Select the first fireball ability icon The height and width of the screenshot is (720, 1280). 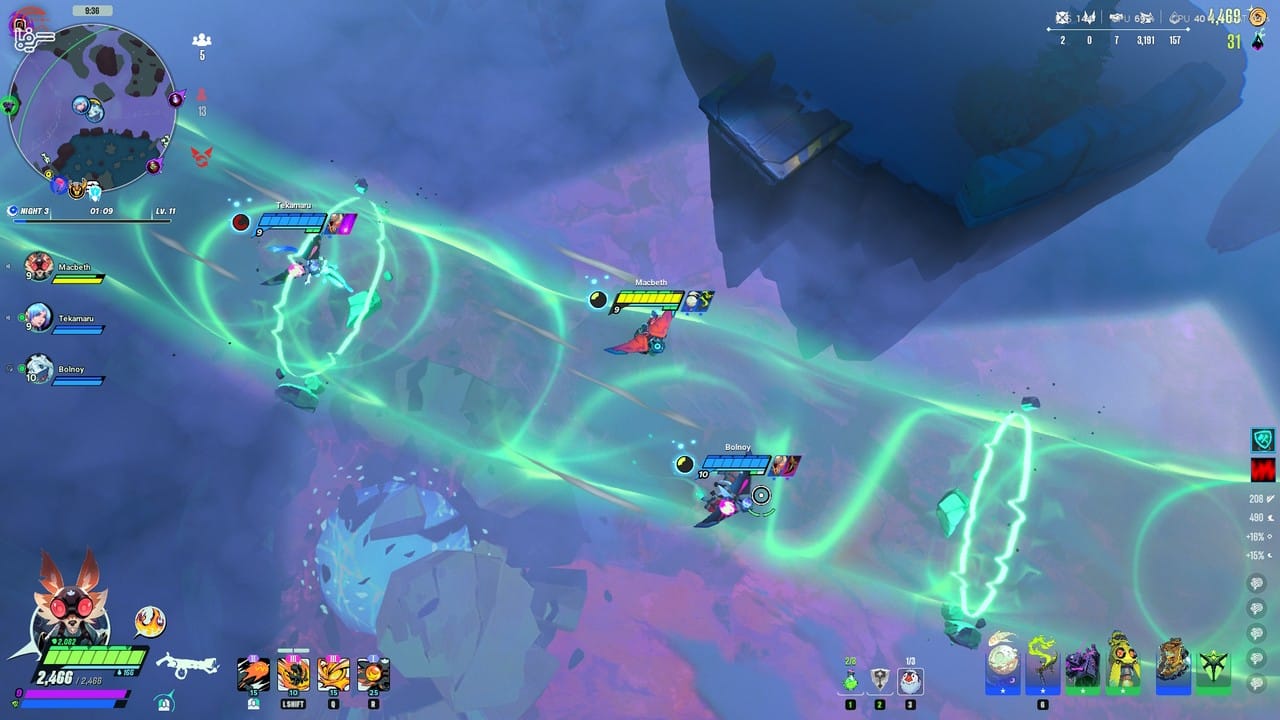point(252,672)
